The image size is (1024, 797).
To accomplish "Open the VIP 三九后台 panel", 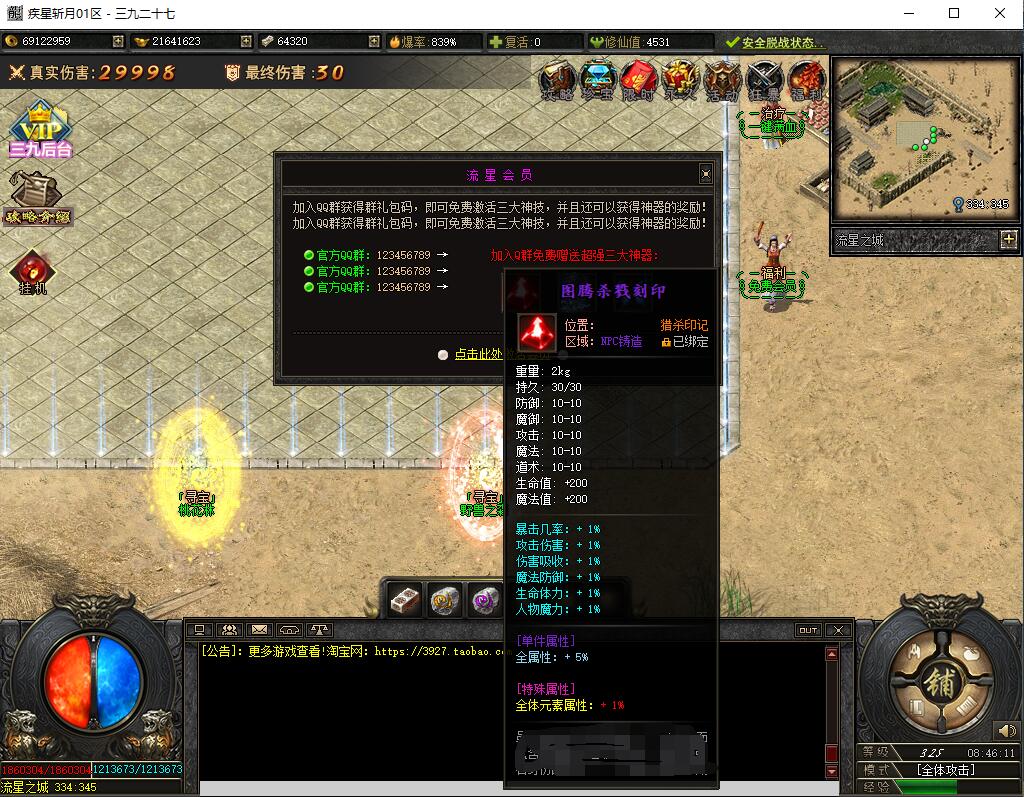I will 40,130.
